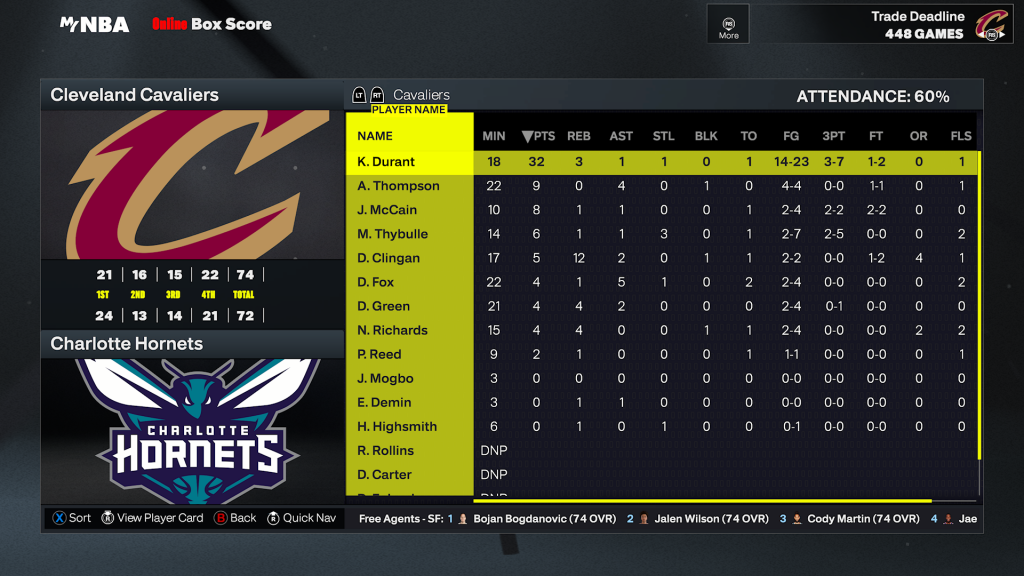Sort by the FG column header

pos(791,136)
